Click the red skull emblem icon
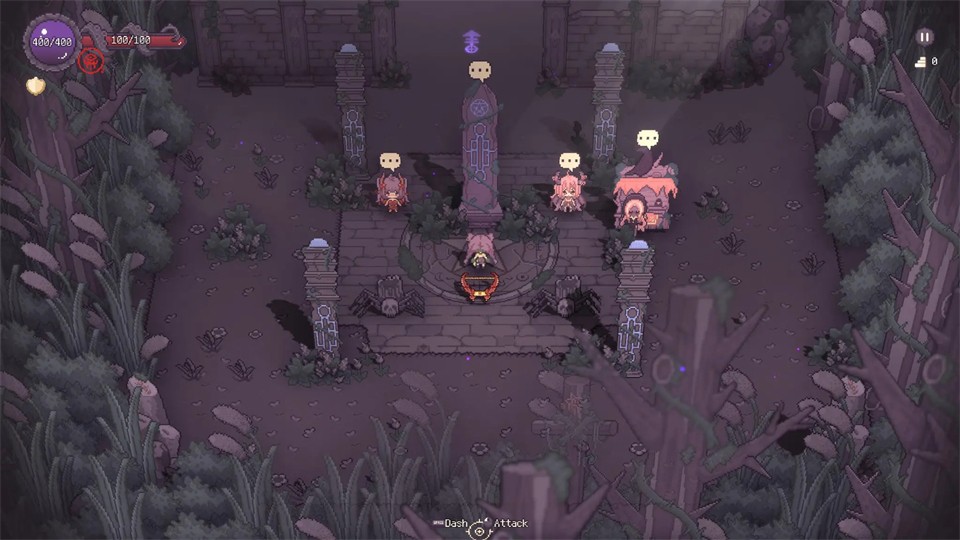The width and height of the screenshot is (960, 540). pyautogui.click(x=94, y=61)
